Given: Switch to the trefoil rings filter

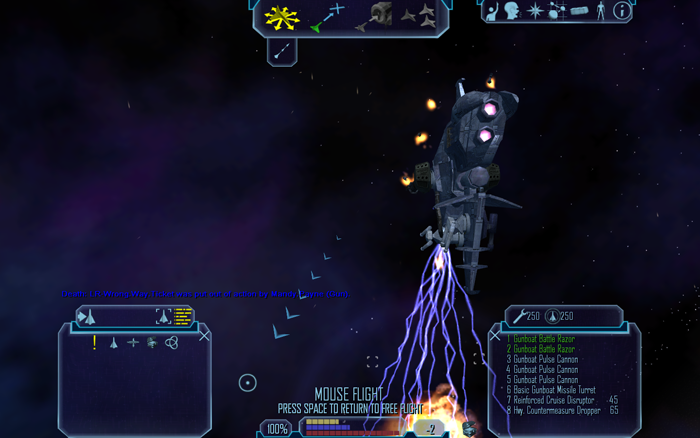Looking at the screenshot, I should point(171,342).
